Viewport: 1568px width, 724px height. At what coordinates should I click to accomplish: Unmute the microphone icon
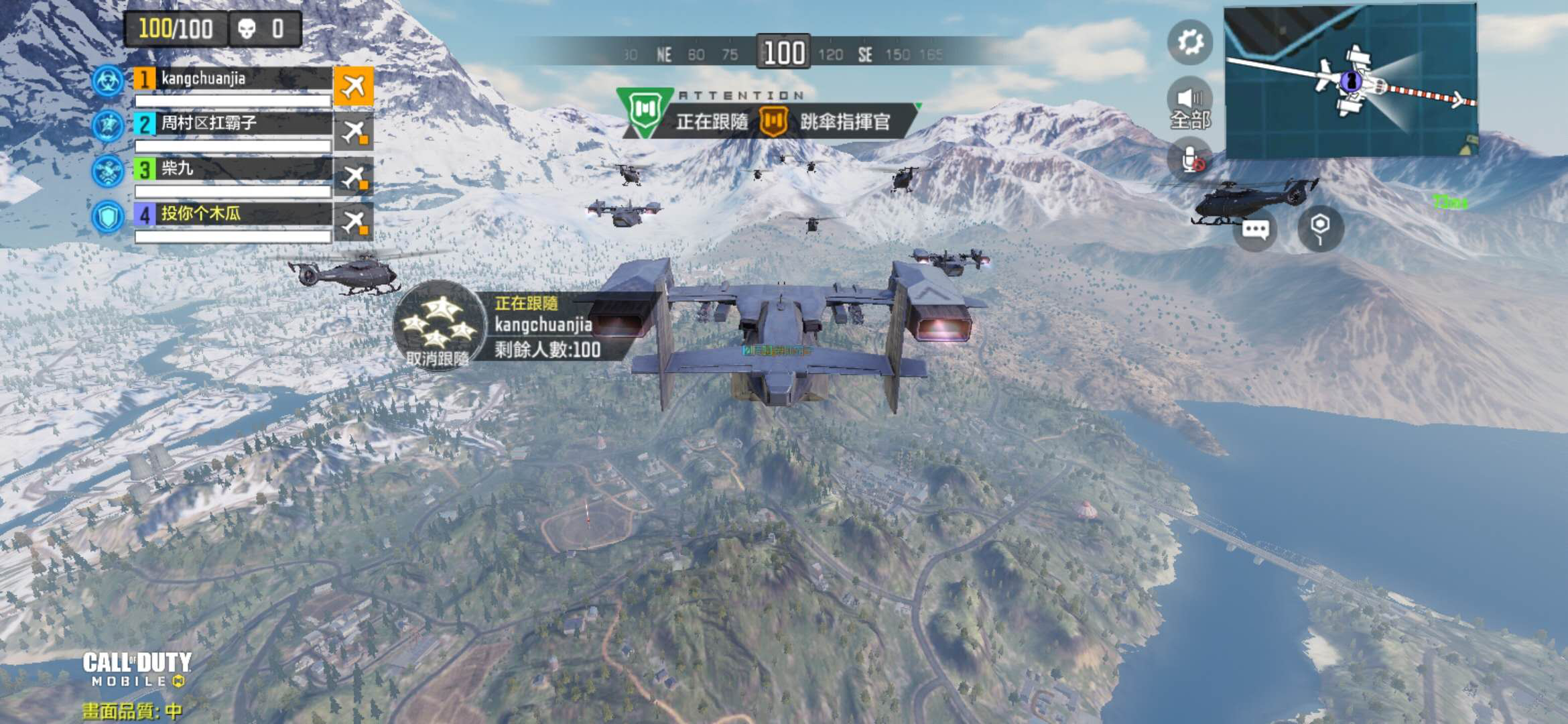(1190, 160)
